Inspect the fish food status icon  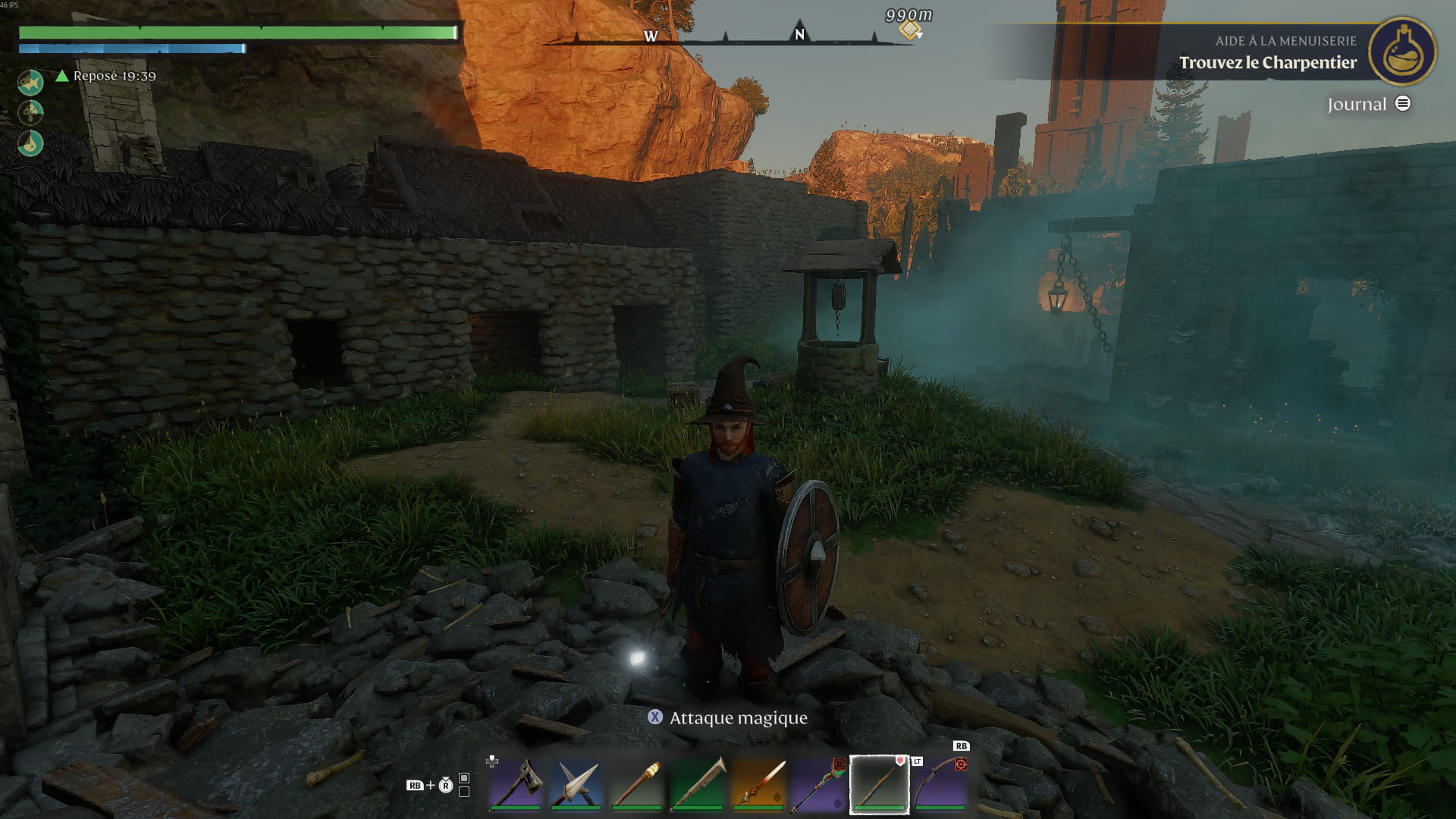pos(30,82)
